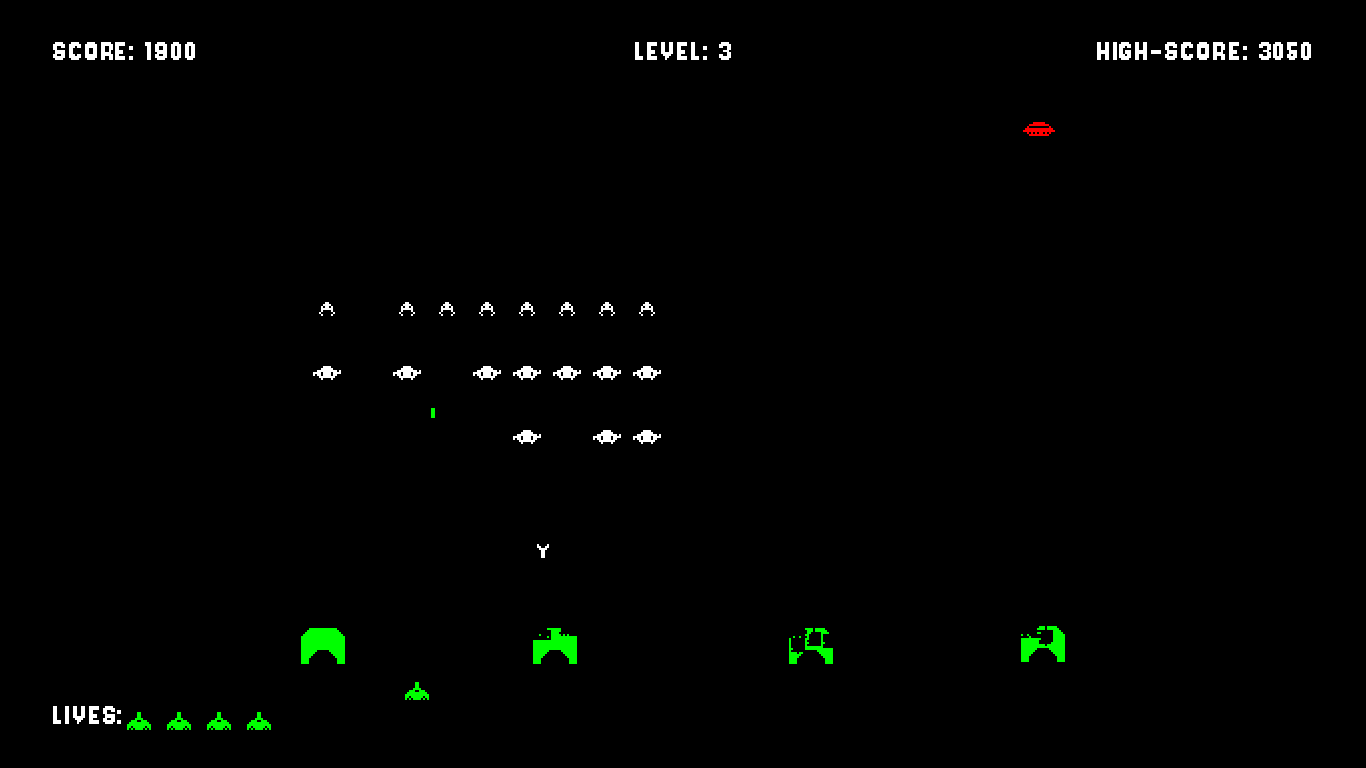Click the white Y-shaped alien bomb

(x=541, y=549)
